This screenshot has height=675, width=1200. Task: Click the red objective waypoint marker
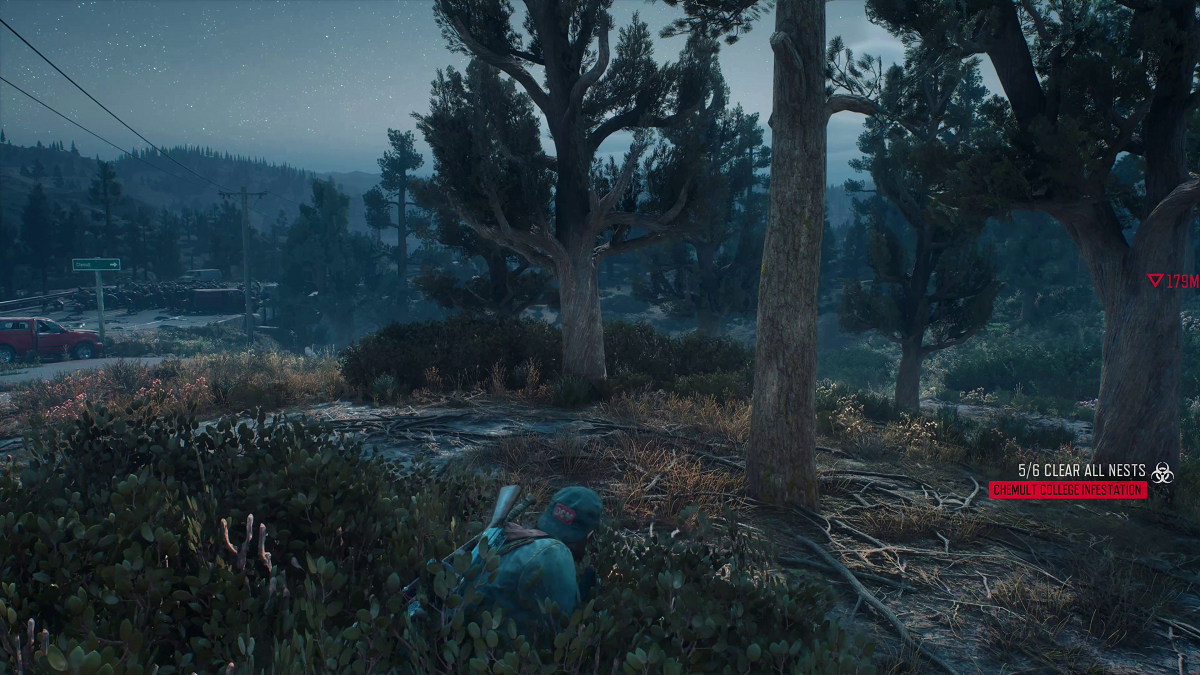pyautogui.click(x=1155, y=282)
